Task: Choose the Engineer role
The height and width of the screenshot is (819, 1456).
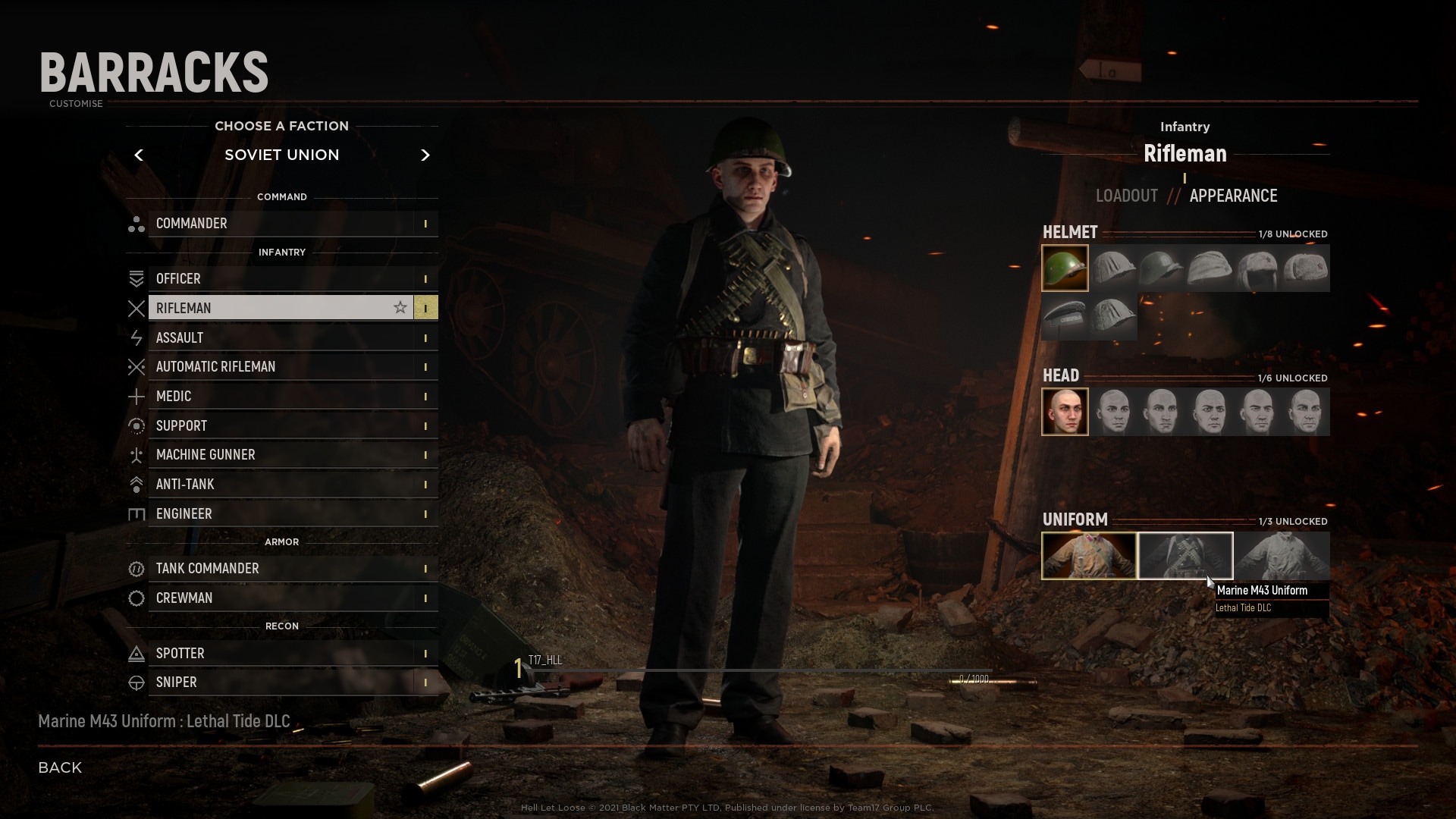Action: pyautogui.click(x=282, y=514)
